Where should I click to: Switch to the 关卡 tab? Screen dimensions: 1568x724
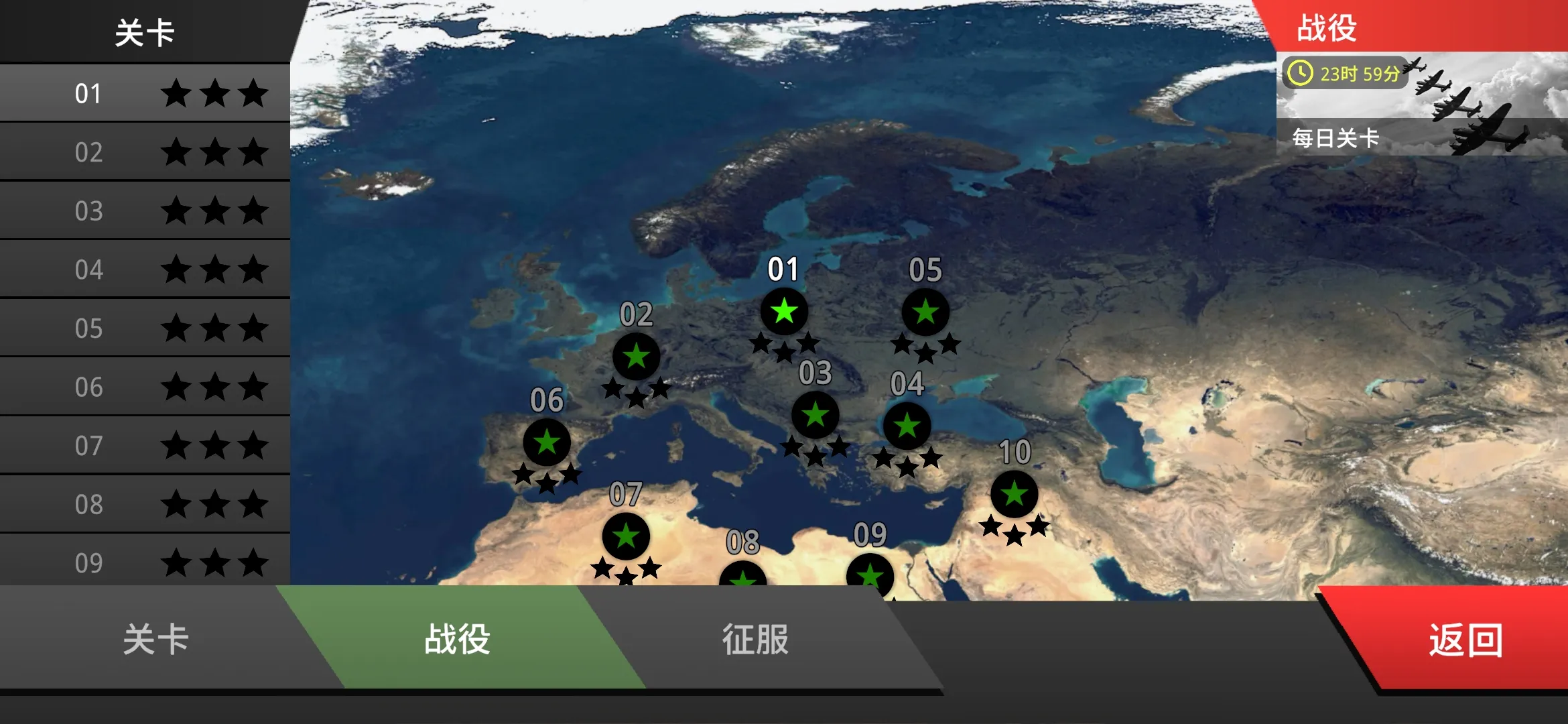[x=154, y=640]
